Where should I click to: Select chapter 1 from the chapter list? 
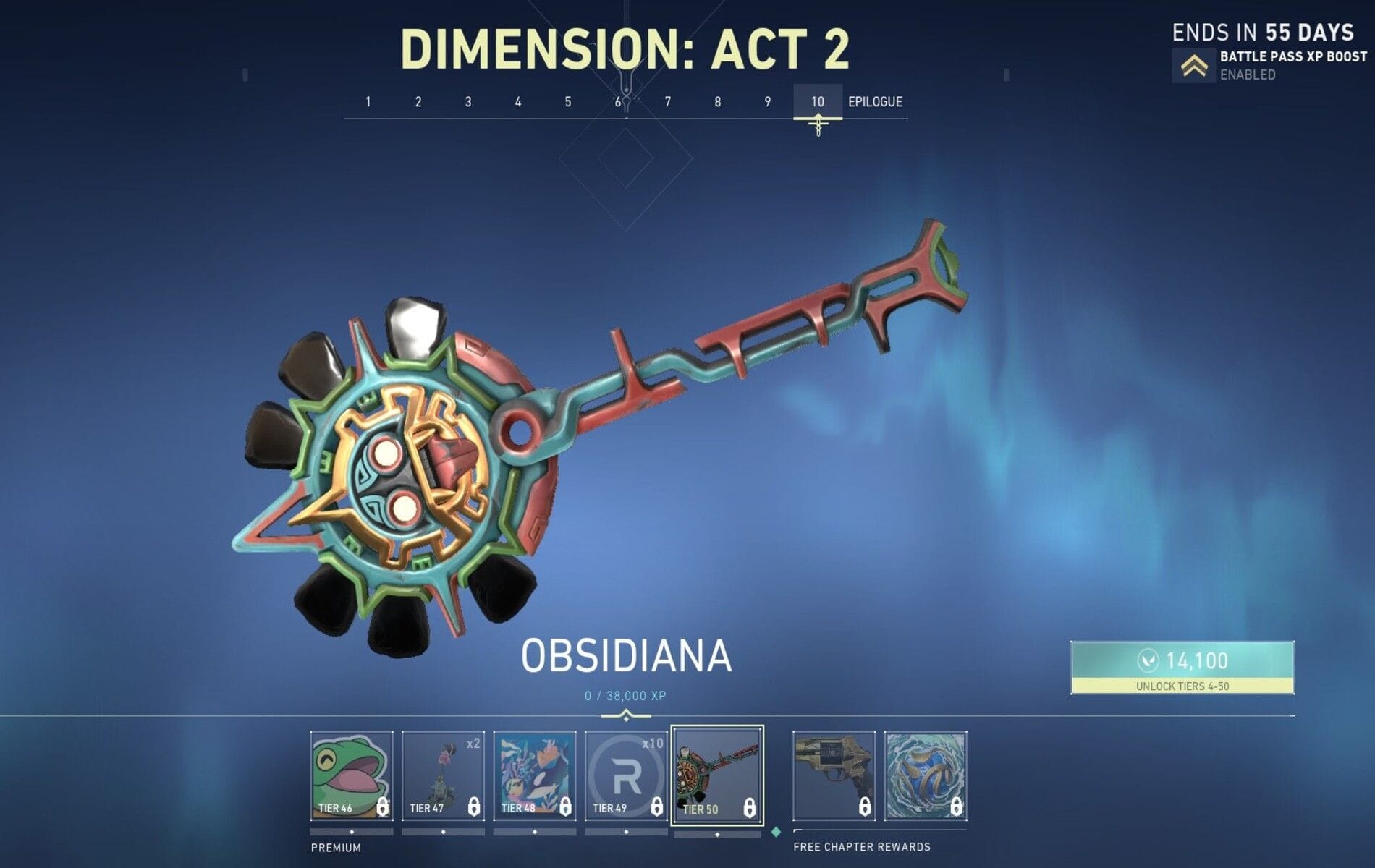(367, 102)
